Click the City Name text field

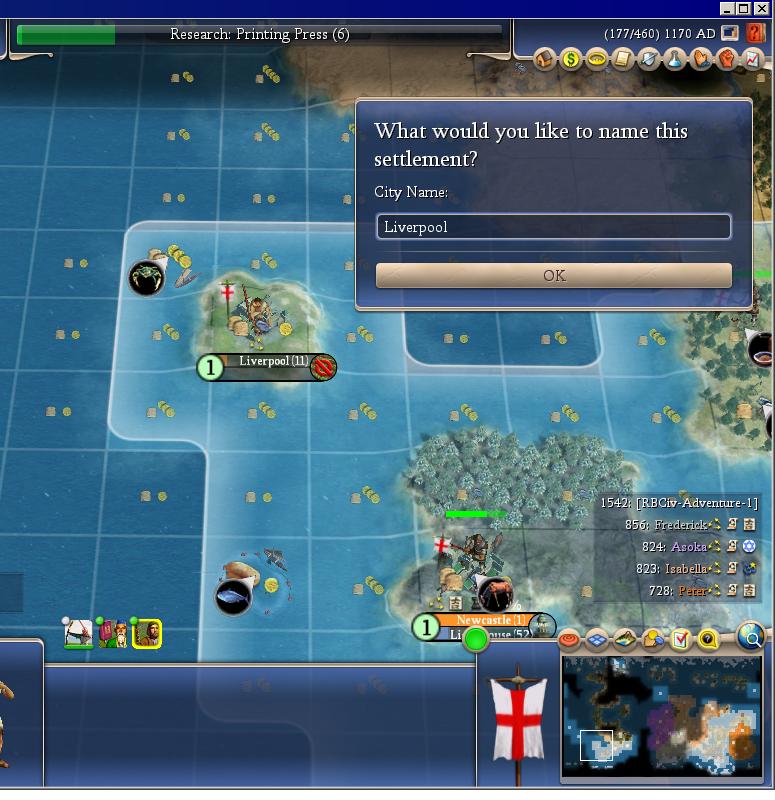553,227
